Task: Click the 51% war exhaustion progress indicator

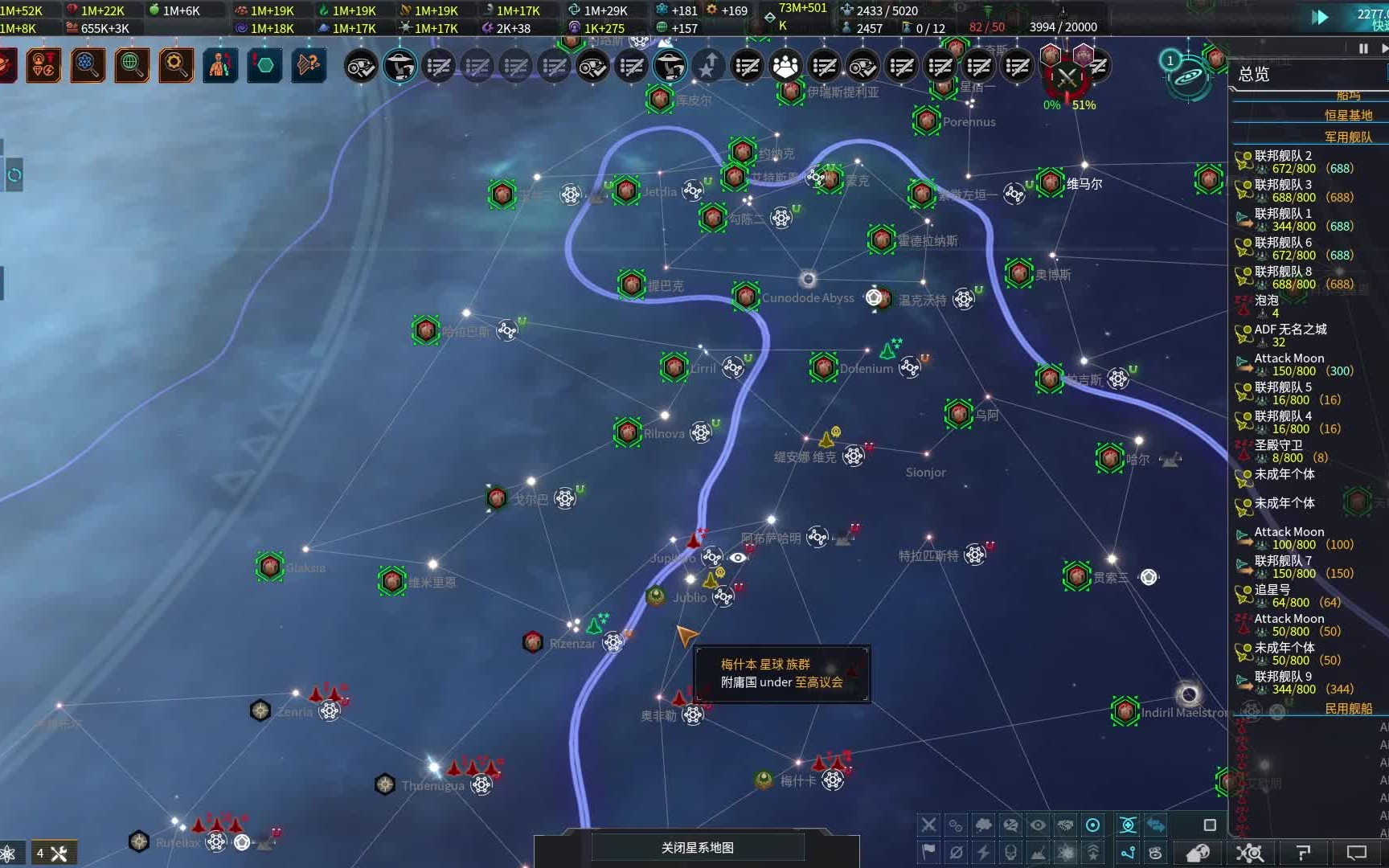Action: pyautogui.click(x=1085, y=104)
